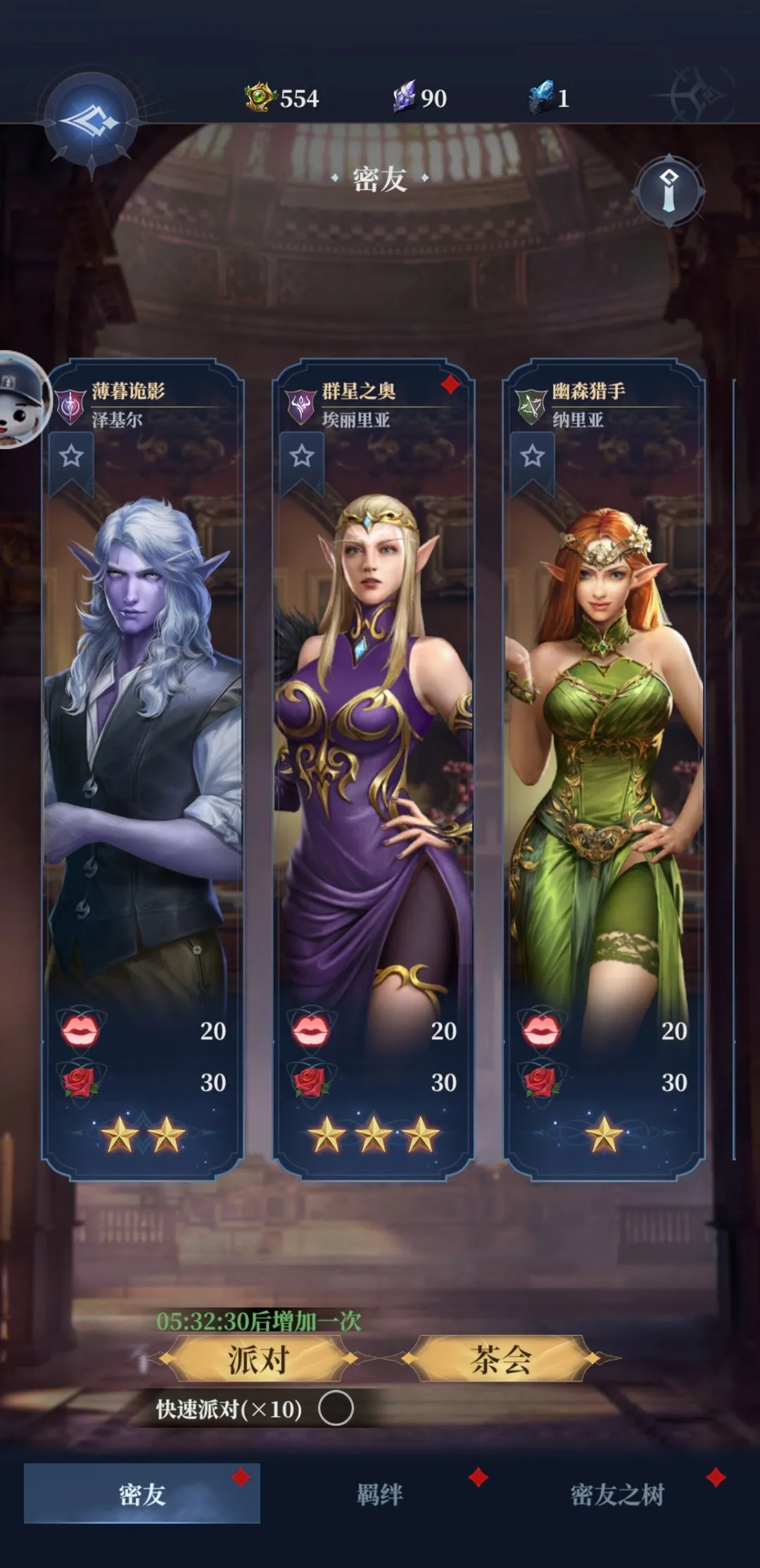Image resolution: width=760 pixels, height=1568 pixels.
Task: Open the 茶会 tea party
Action: point(500,1359)
